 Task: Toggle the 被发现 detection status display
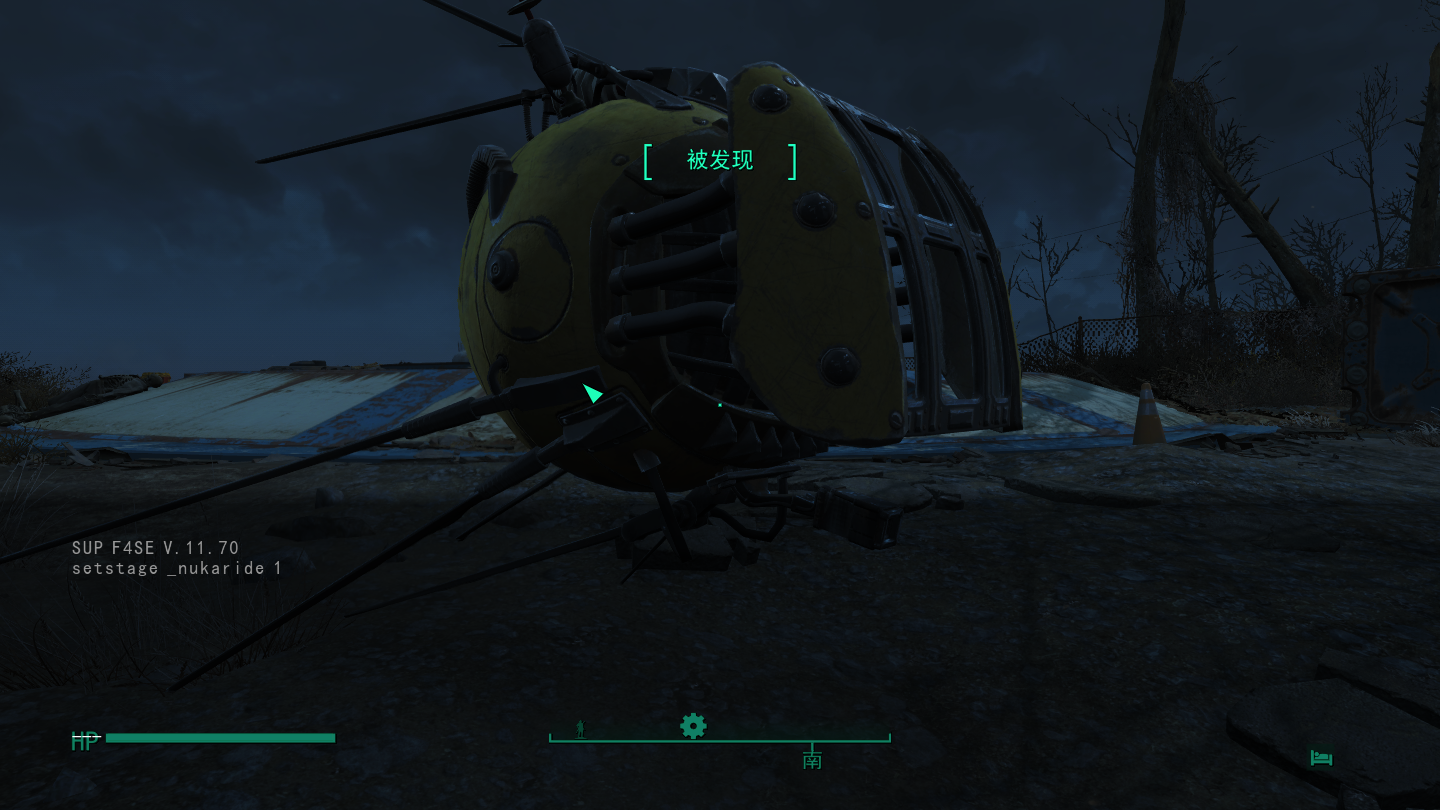(720, 161)
